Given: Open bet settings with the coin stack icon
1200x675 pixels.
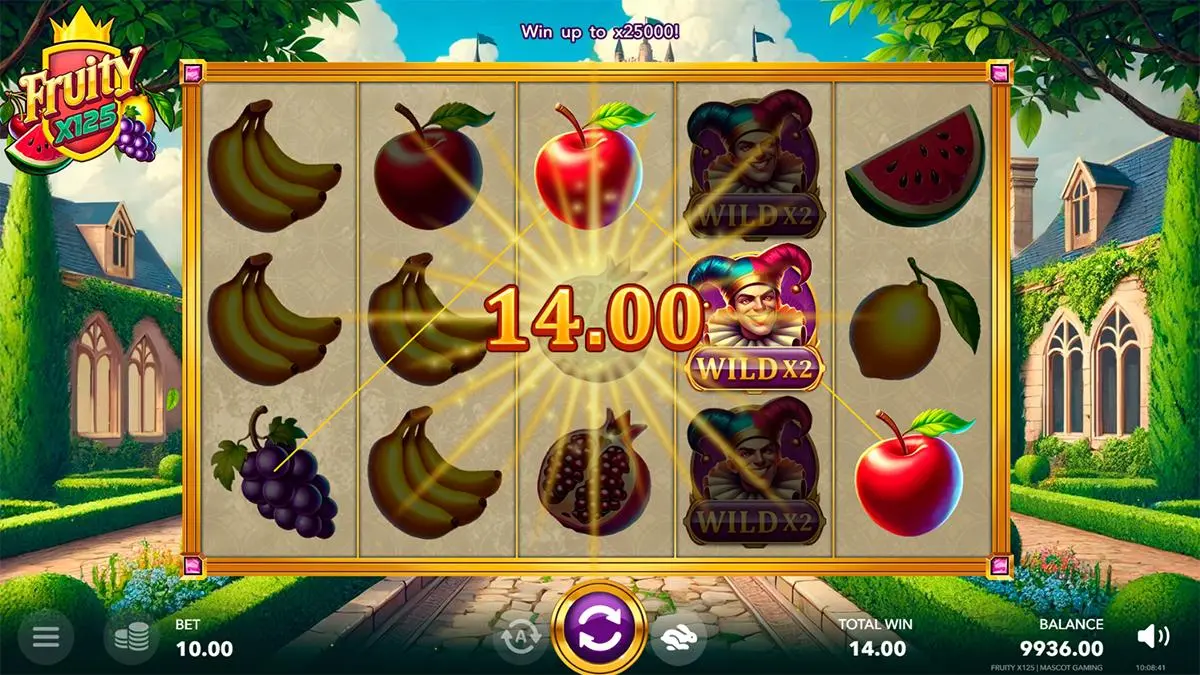Looking at the screenshot, I should coord(132,637).
